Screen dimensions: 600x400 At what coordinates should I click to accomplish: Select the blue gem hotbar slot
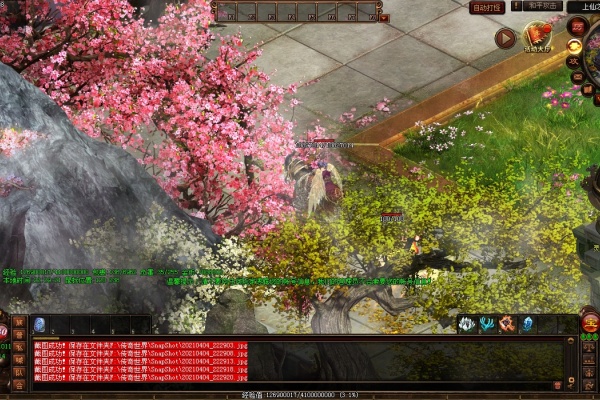[x=40, y=325]
